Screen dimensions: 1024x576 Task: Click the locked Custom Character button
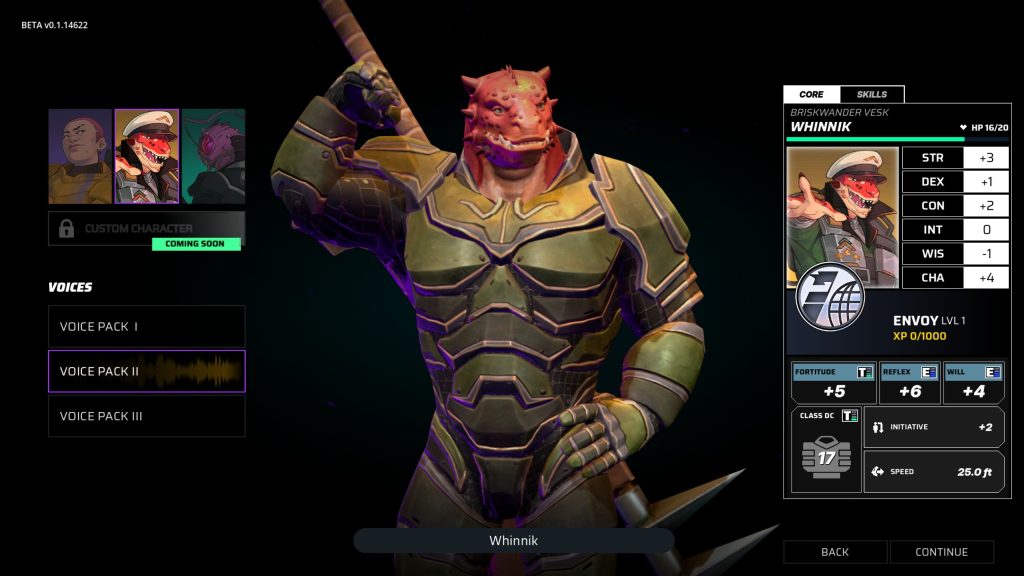tap(146, 228)
